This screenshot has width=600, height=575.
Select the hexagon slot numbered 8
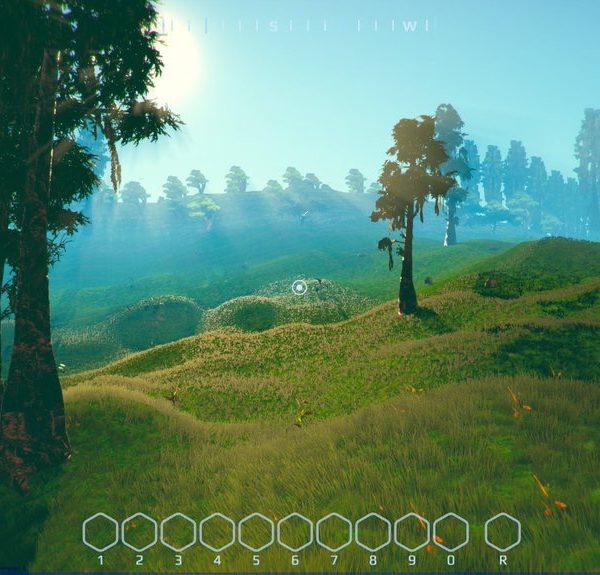click(373, 532)
